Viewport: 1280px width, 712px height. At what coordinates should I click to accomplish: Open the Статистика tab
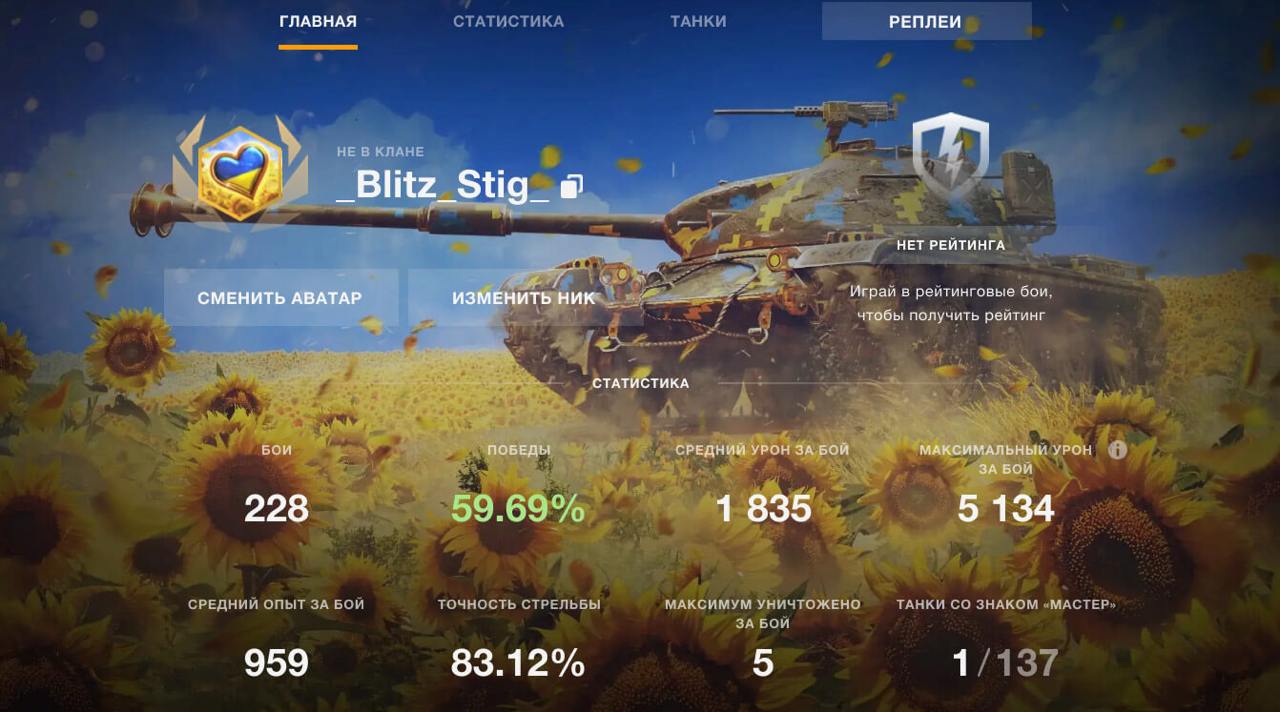tap(508, 22)
